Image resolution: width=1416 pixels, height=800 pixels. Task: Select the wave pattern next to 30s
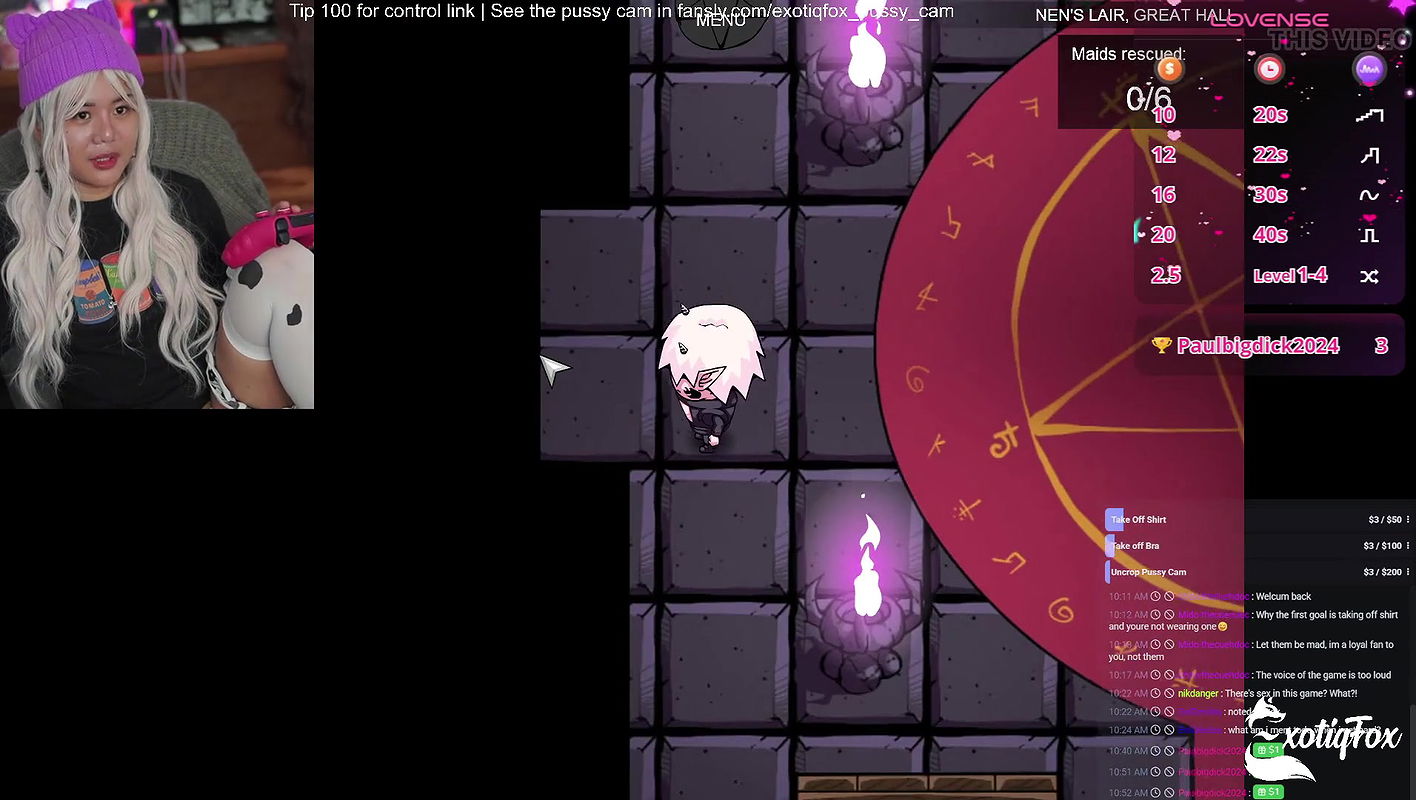pos(1370,194)
